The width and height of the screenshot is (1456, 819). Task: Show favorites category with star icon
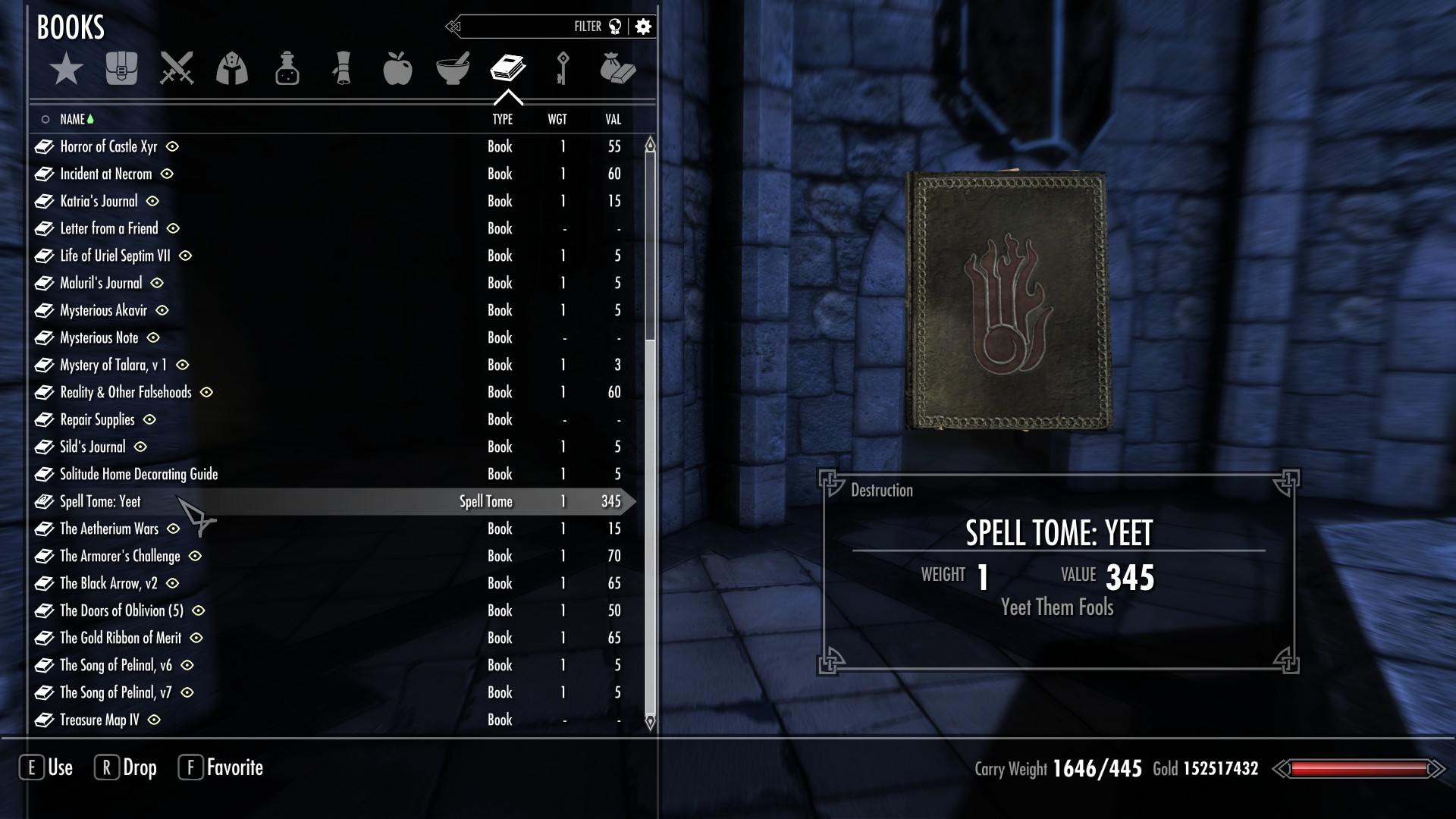coord(67,69)
